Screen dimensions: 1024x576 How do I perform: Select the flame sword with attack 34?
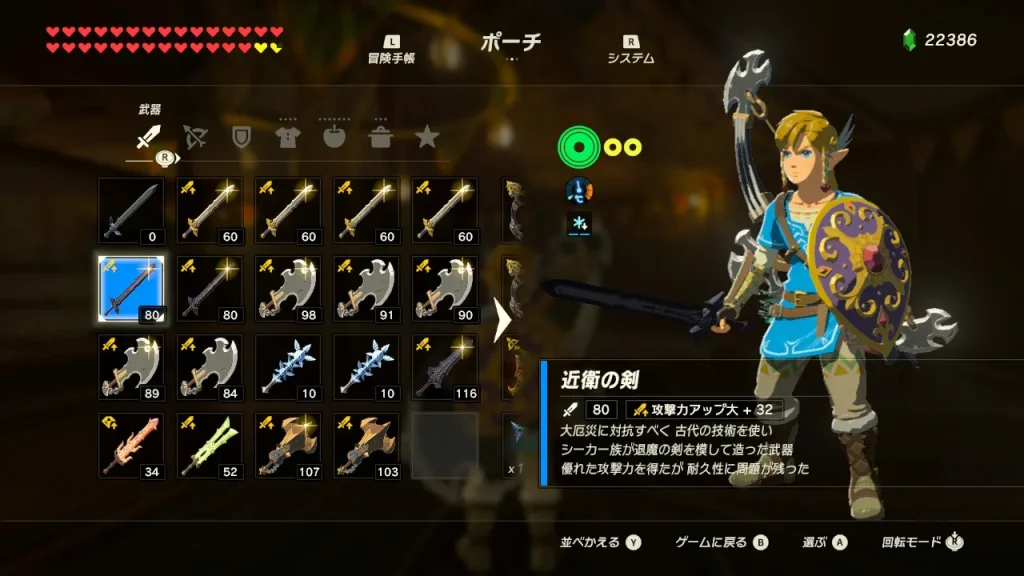pyautogui.click(x=131, y=445)
